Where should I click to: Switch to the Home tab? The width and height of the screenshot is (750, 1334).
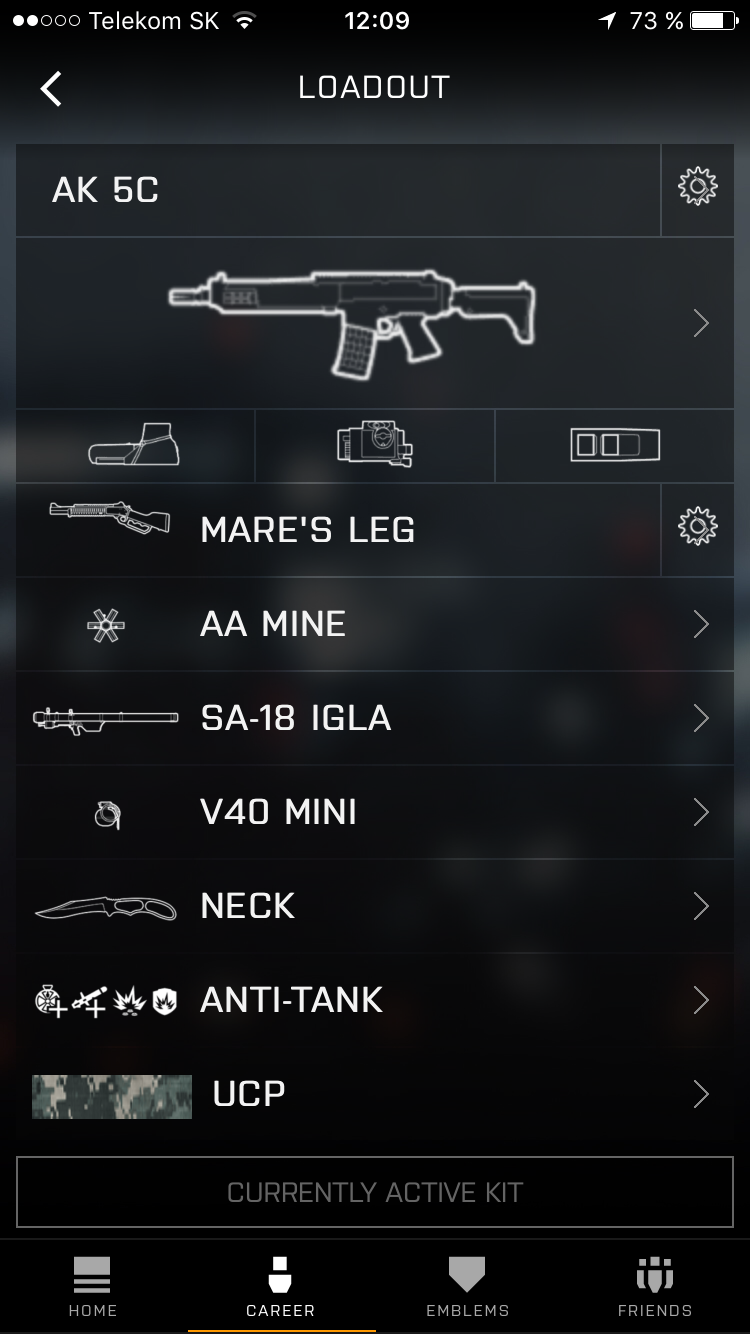(93, 1288)
